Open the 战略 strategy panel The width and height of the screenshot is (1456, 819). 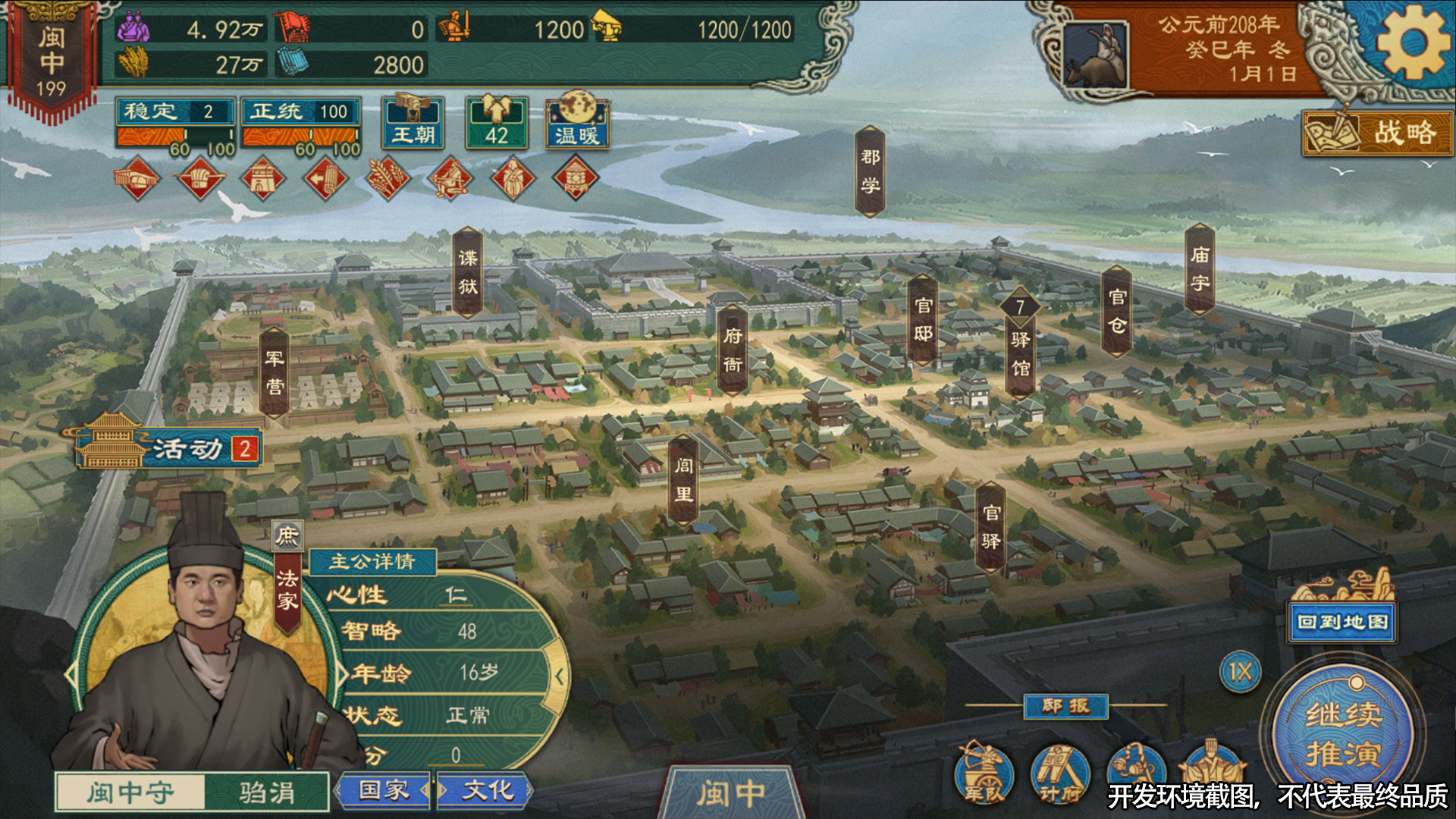[1378, 133]
